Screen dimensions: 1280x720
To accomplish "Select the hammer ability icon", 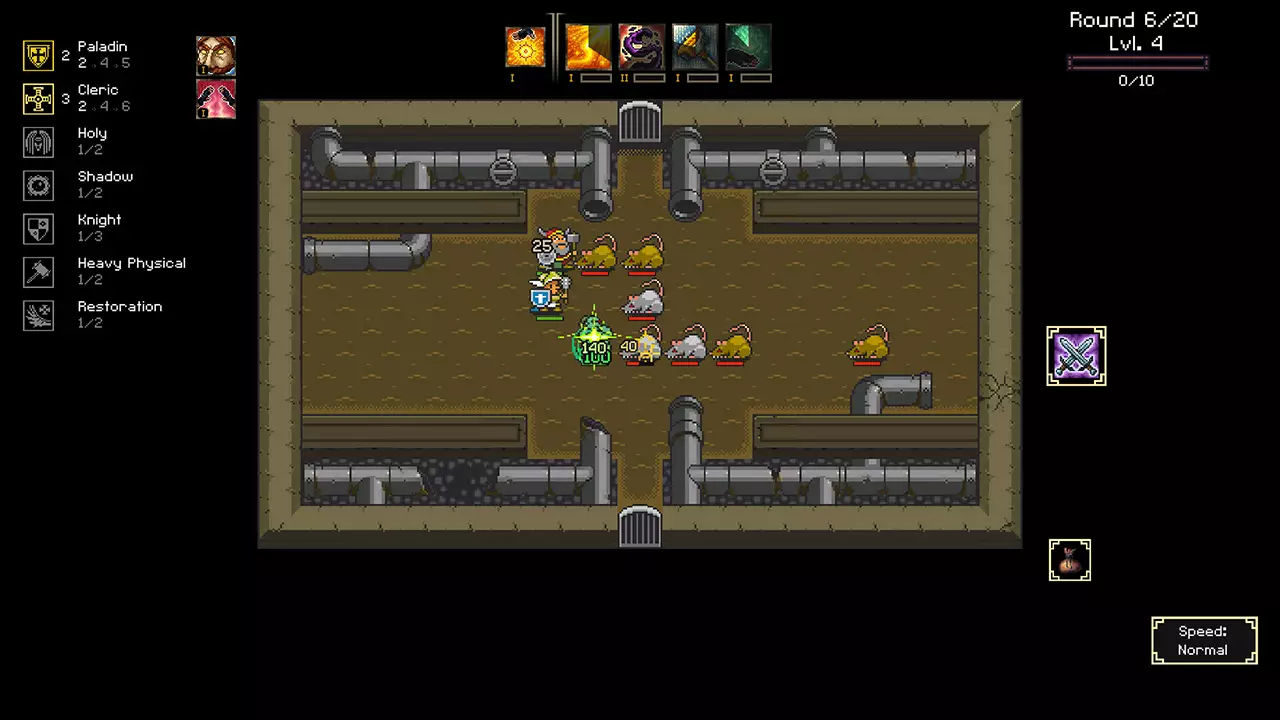I will click(695, 47).
